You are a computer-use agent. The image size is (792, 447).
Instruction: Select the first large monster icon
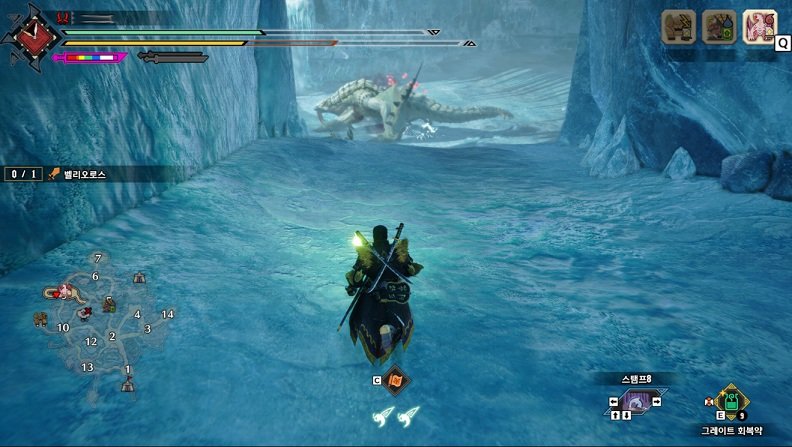(x=679, y=27)
